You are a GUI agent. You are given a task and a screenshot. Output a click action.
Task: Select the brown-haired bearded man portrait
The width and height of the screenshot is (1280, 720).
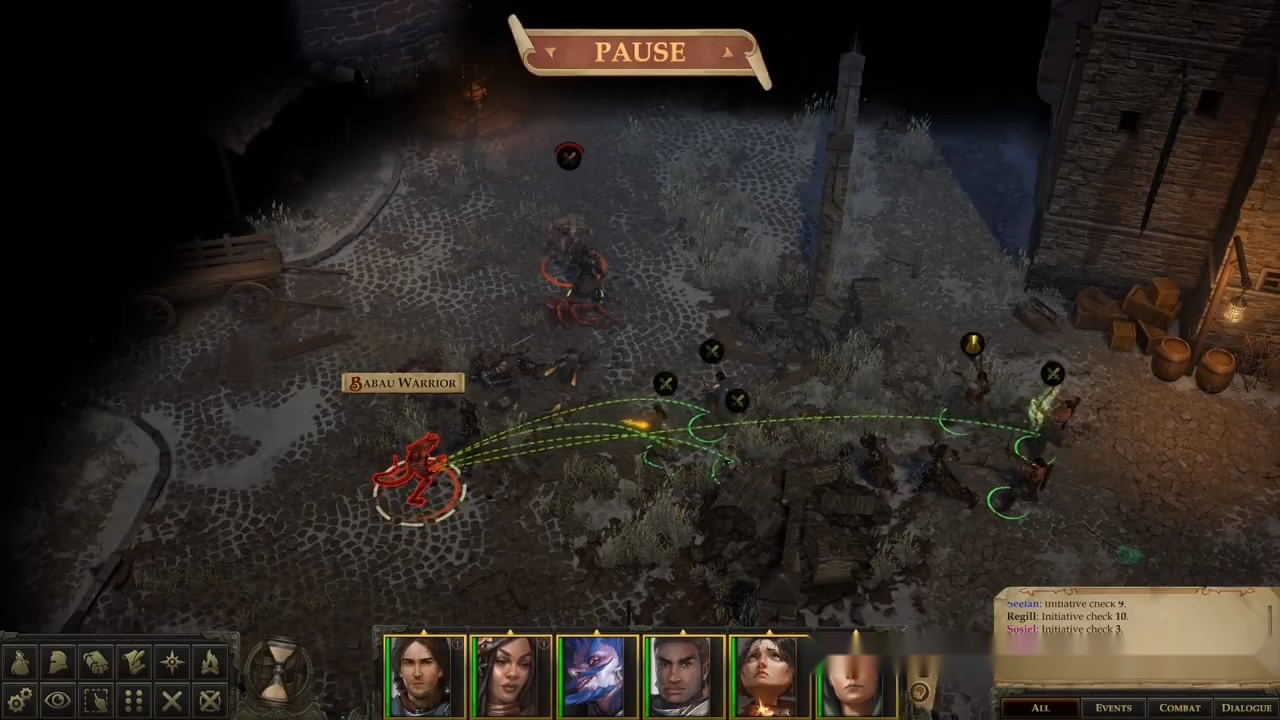pos(424,677)
